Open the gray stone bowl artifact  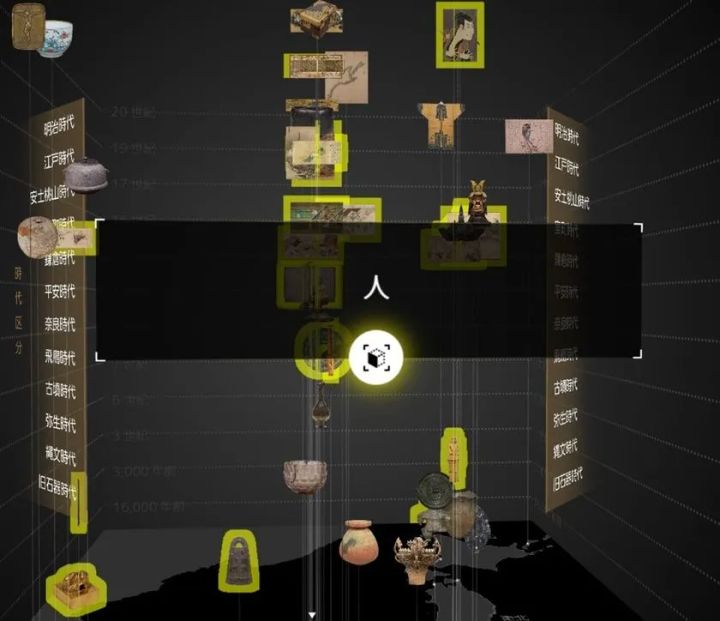[304, 475]
